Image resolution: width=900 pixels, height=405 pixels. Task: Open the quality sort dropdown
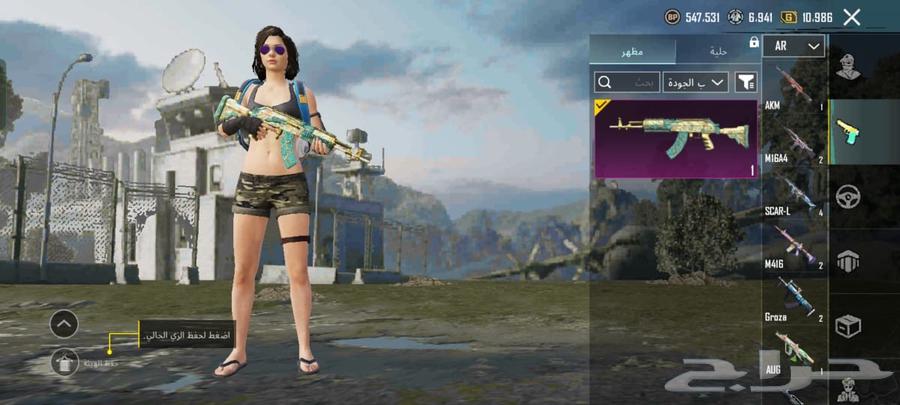(x=695, y=82)
